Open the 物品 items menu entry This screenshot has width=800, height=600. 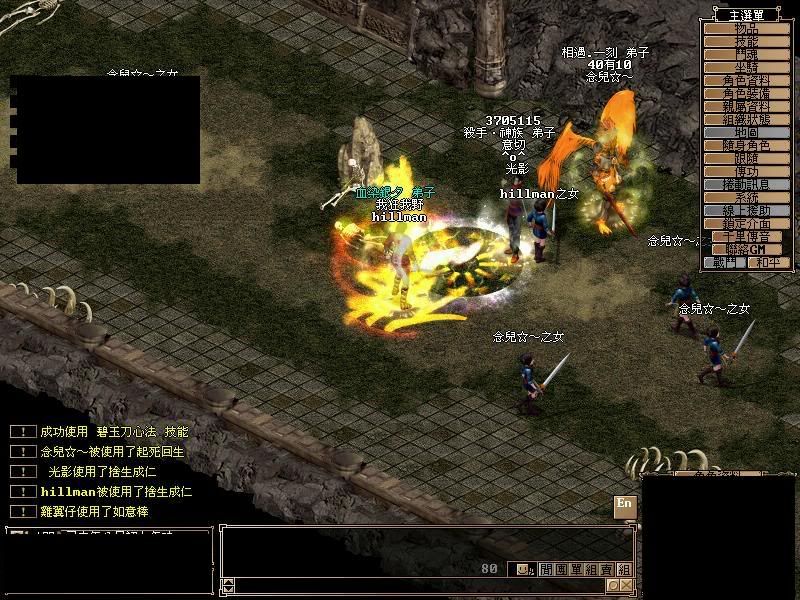[x=746, y=28]
